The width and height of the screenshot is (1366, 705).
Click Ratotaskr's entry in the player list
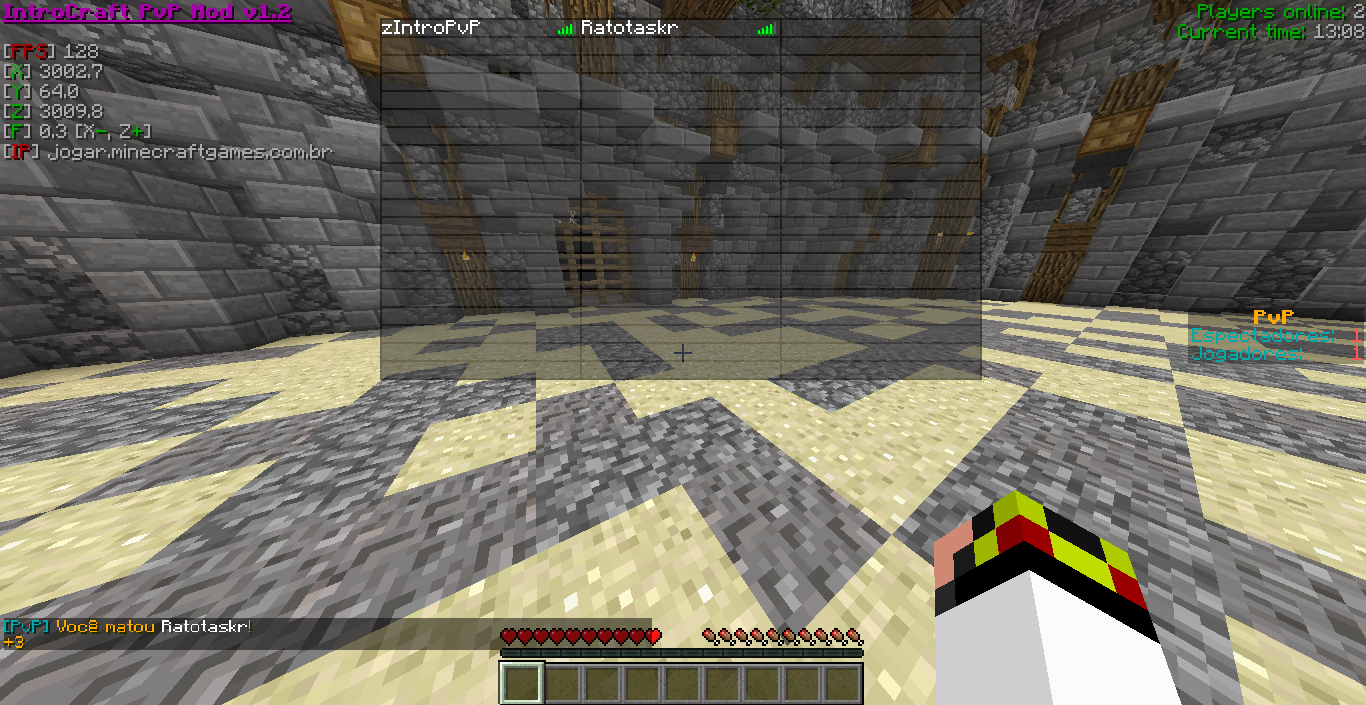pyautogui.click(x=630, y=29)
